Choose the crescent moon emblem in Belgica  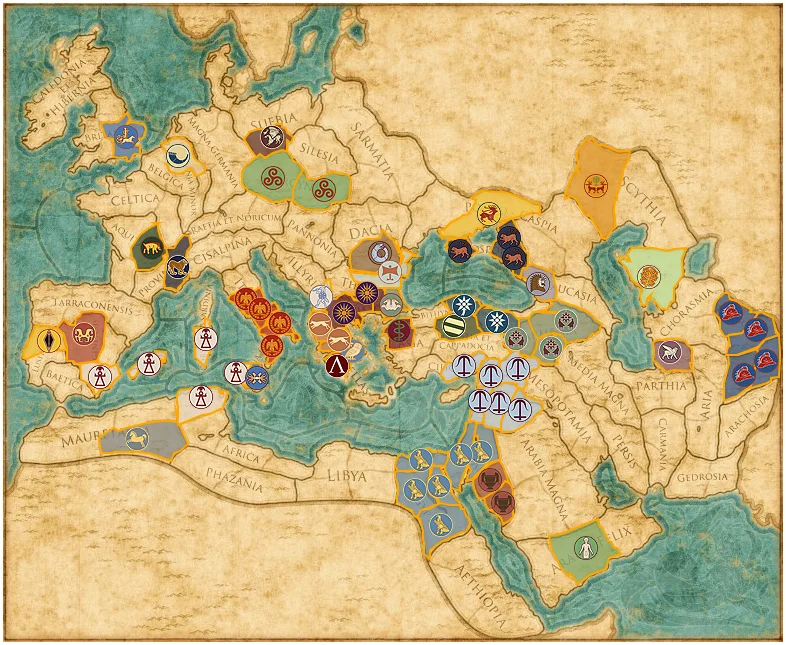tap(177, 154)
